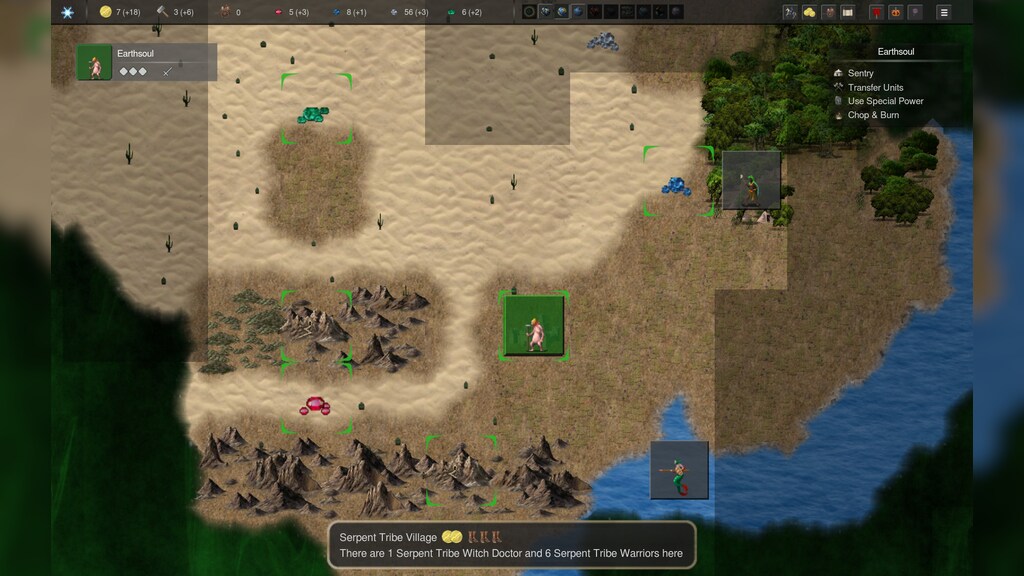The height and width of the screenshot is (576, 1024).
Task: Select the serpent unit tile on the water
Action: [679, 469]
